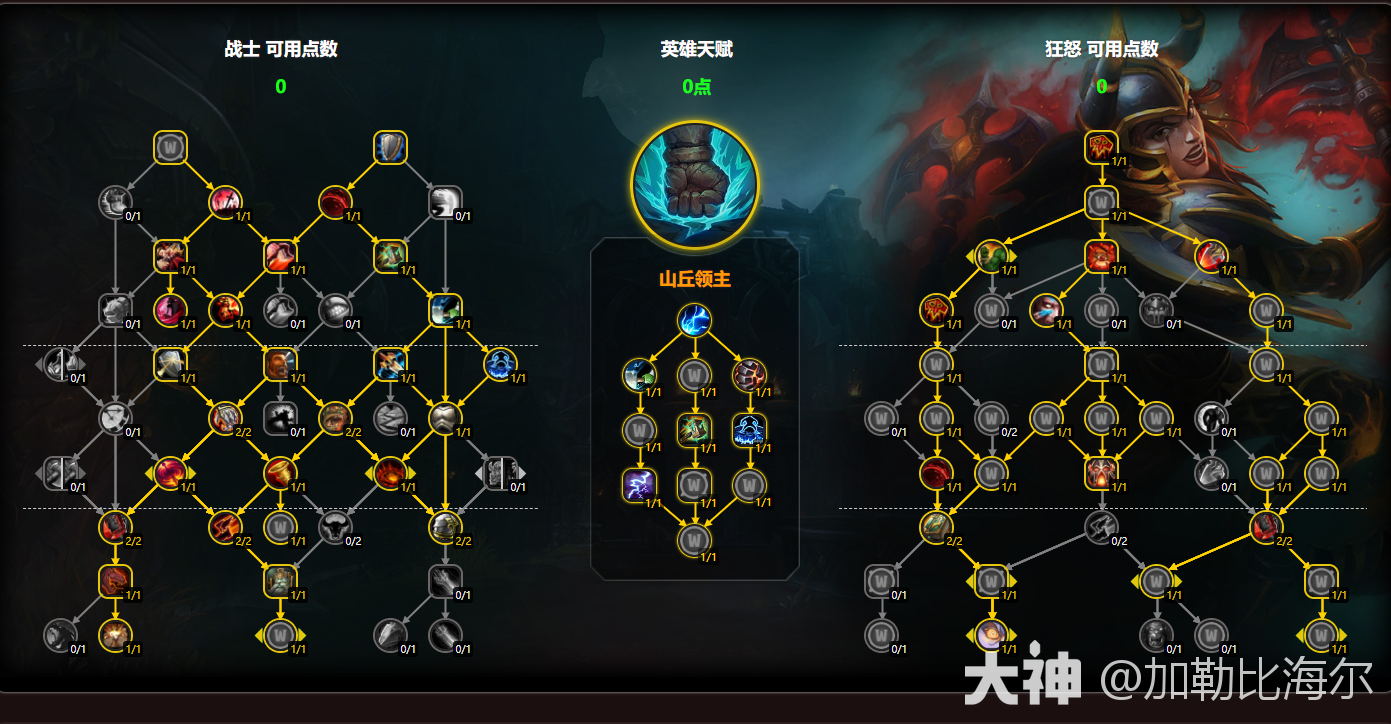Select the green axe talent in hero tree left branch

640,375
